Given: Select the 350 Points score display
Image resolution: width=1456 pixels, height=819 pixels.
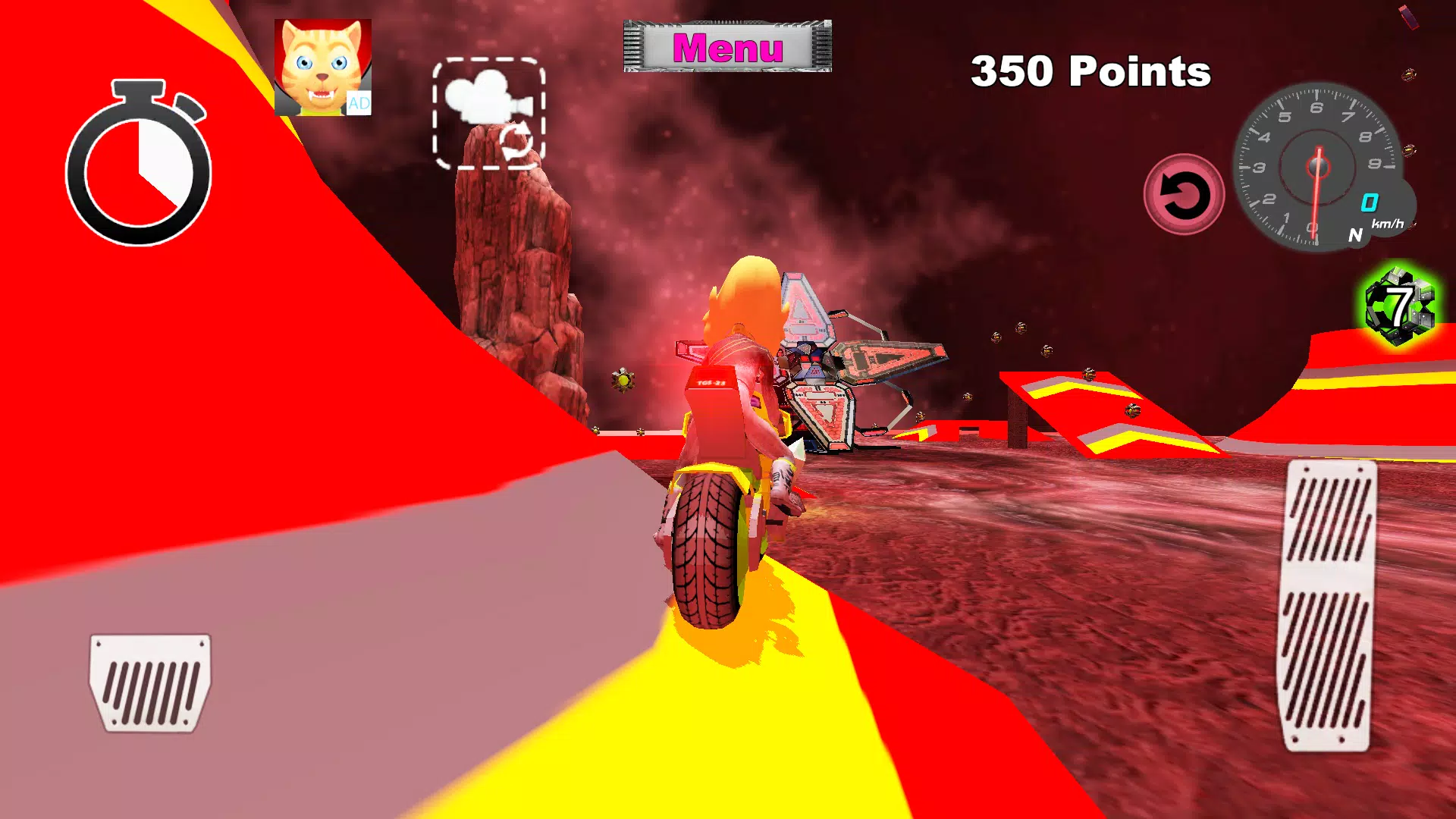Looking at the screenshot, I should (1090, 72).
